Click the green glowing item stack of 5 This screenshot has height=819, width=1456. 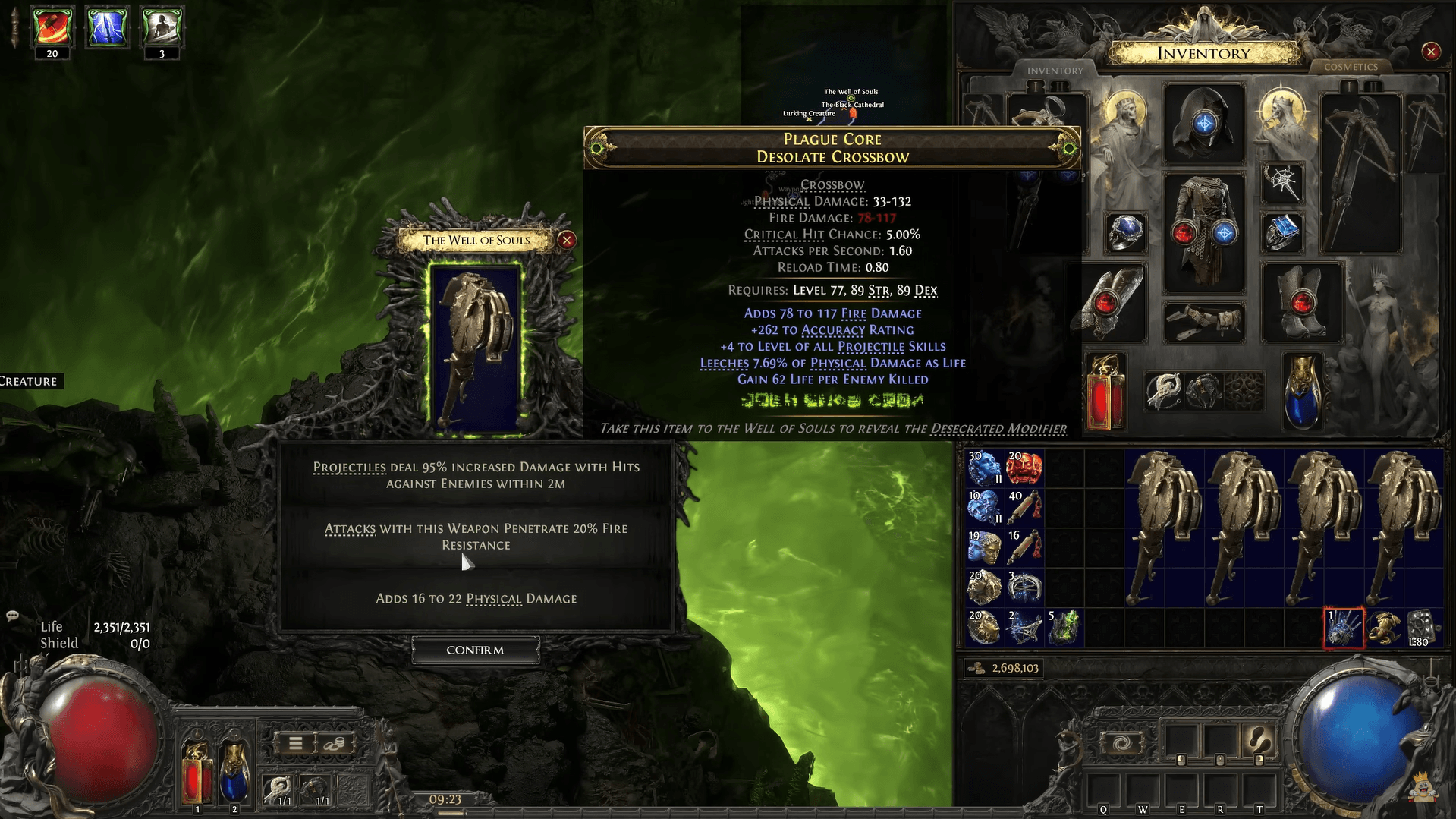coord(1064,628)
